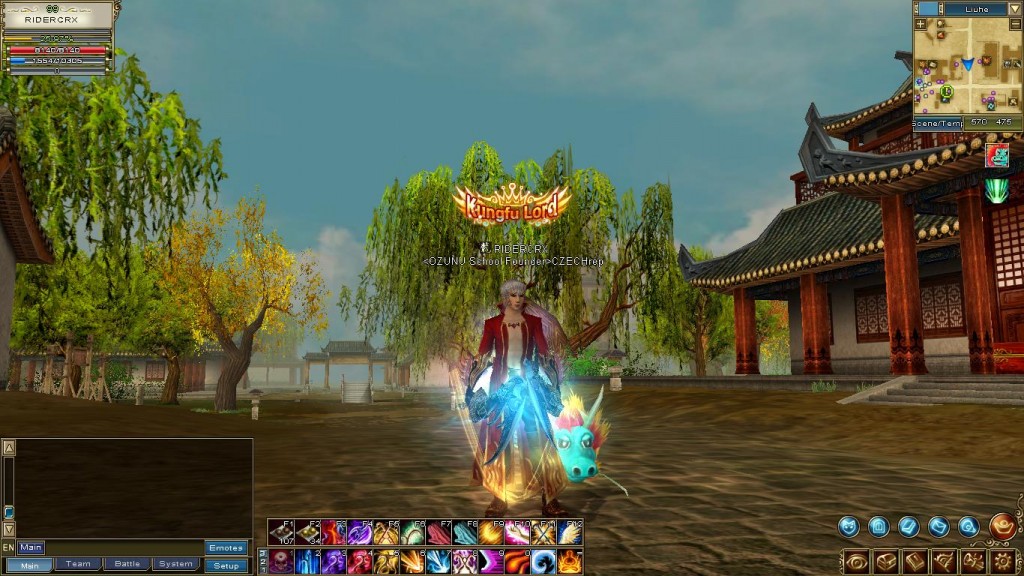The image size is (1024, 576).
Task: Open the eye icon in the bottom menu
Action: point(857,562)
